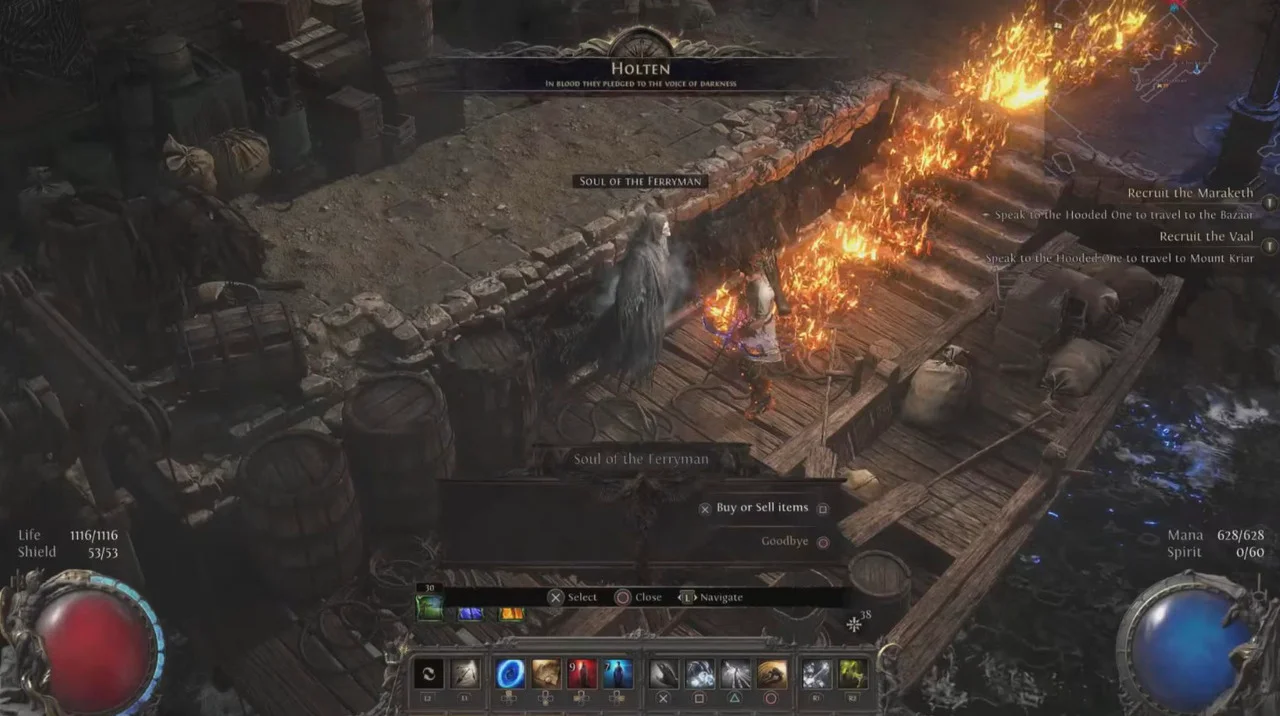Screen dimensions: 1280x716
Task: Click the weapon swap arrows icon
Action: (429, 674)
